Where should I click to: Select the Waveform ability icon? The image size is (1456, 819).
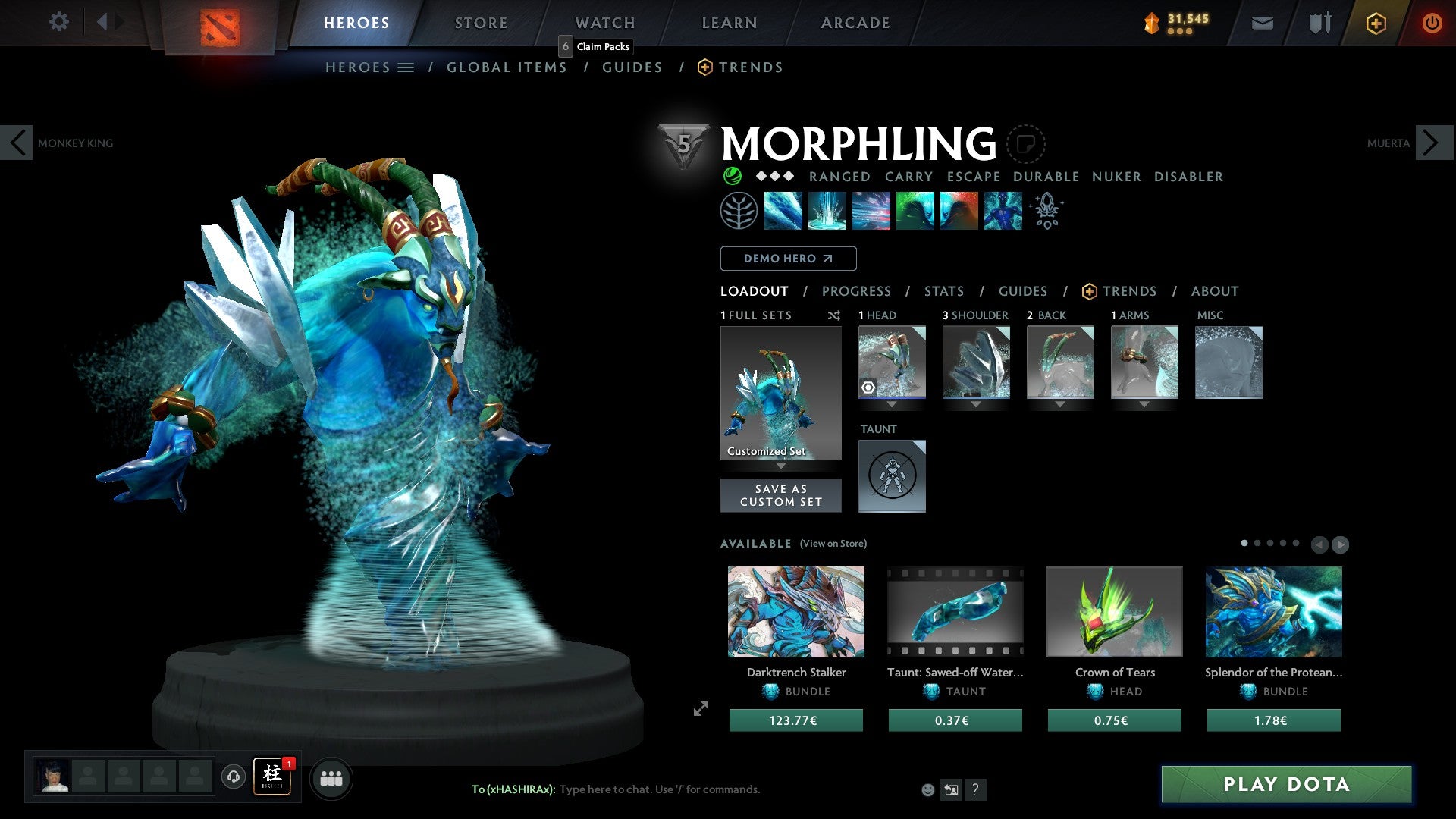(784, 212)
